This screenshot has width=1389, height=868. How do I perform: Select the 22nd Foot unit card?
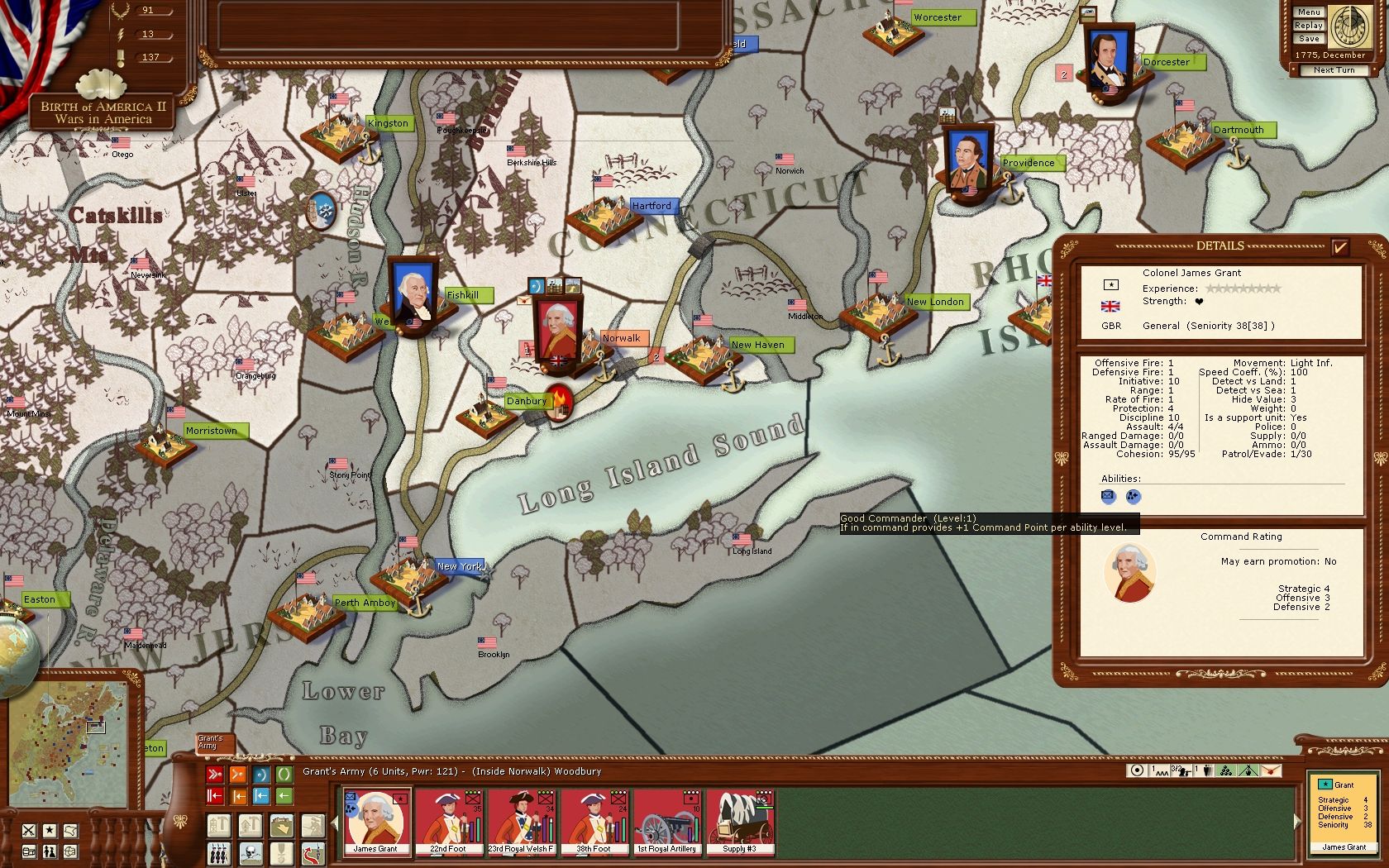pos(448,821)
